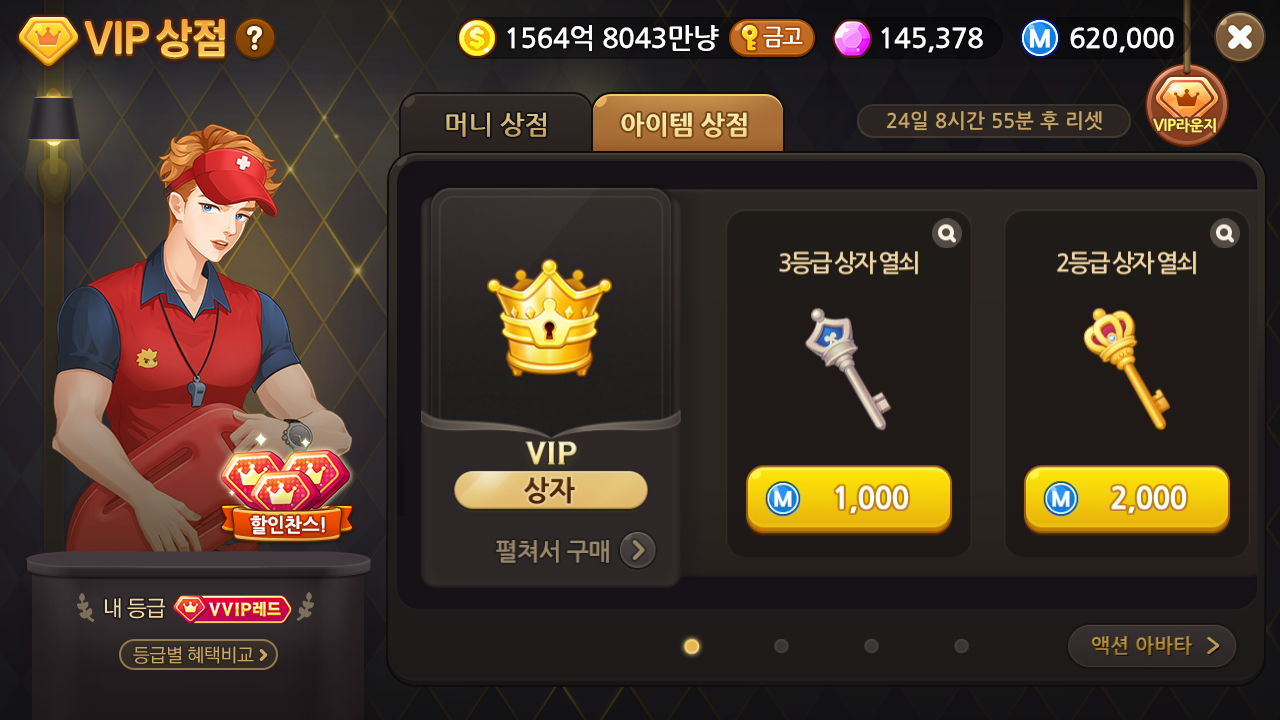
Task: Click the gold coin balance icon
Action: point(477,37)
